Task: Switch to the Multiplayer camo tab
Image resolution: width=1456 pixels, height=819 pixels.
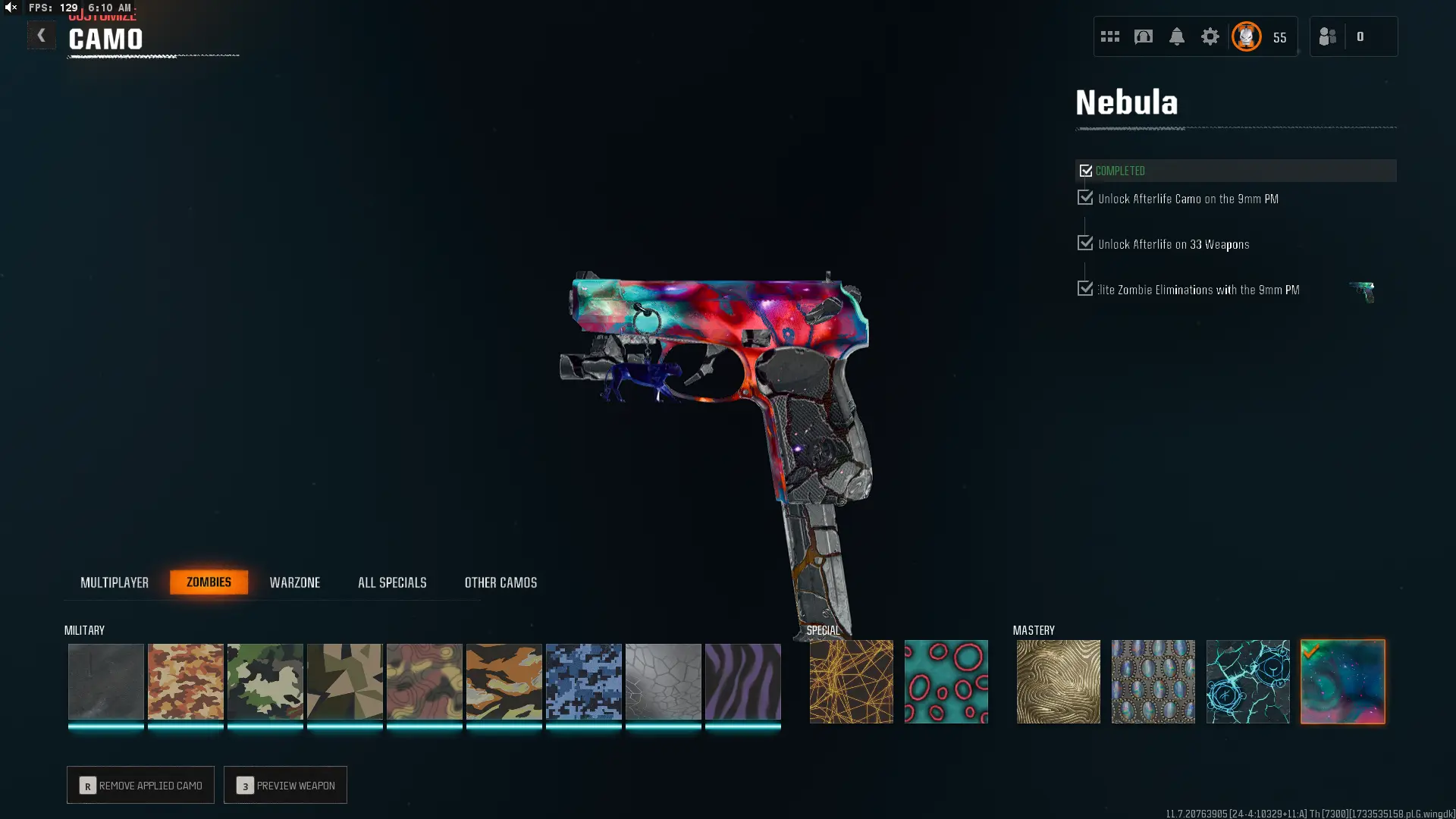Action: point(115,582)
